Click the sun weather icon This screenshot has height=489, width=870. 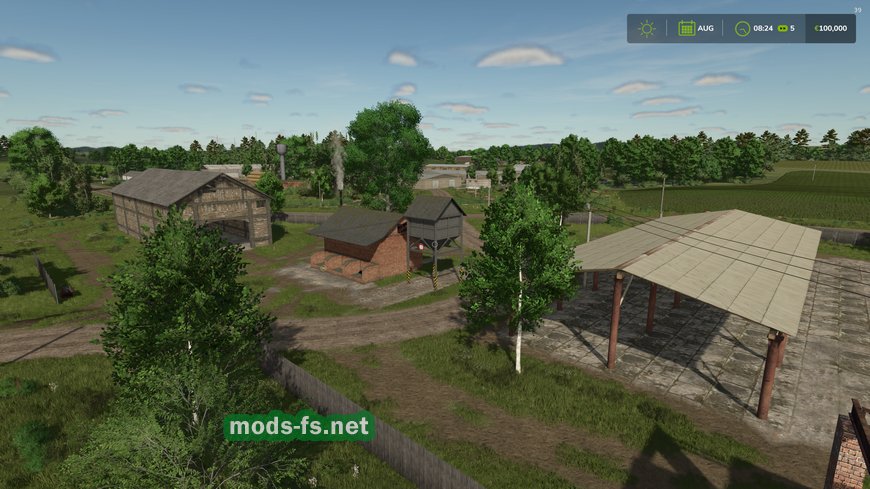coord(647,28)
